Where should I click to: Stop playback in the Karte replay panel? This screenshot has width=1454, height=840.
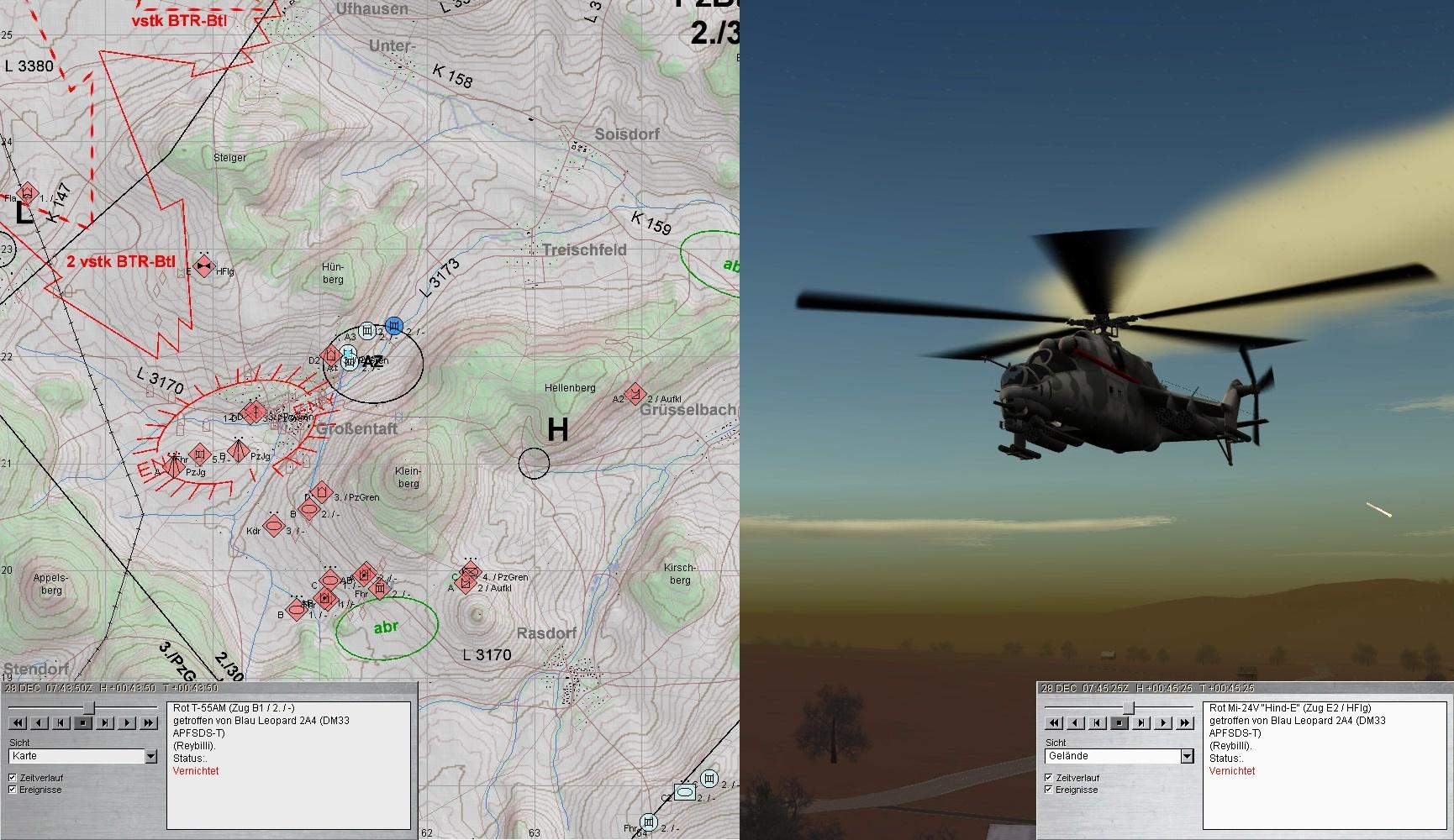click(82, 722)
